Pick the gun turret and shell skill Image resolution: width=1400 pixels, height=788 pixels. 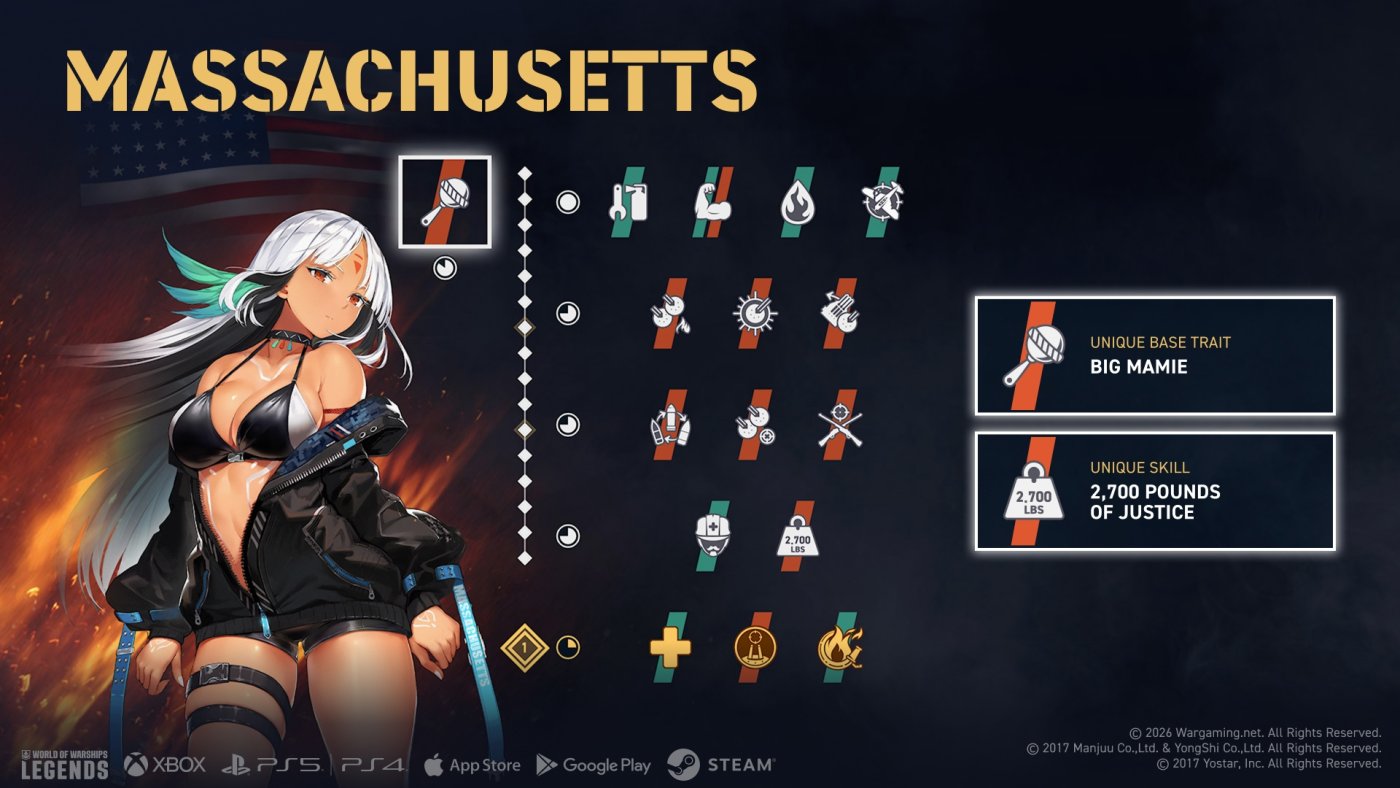tap(839, 313)
